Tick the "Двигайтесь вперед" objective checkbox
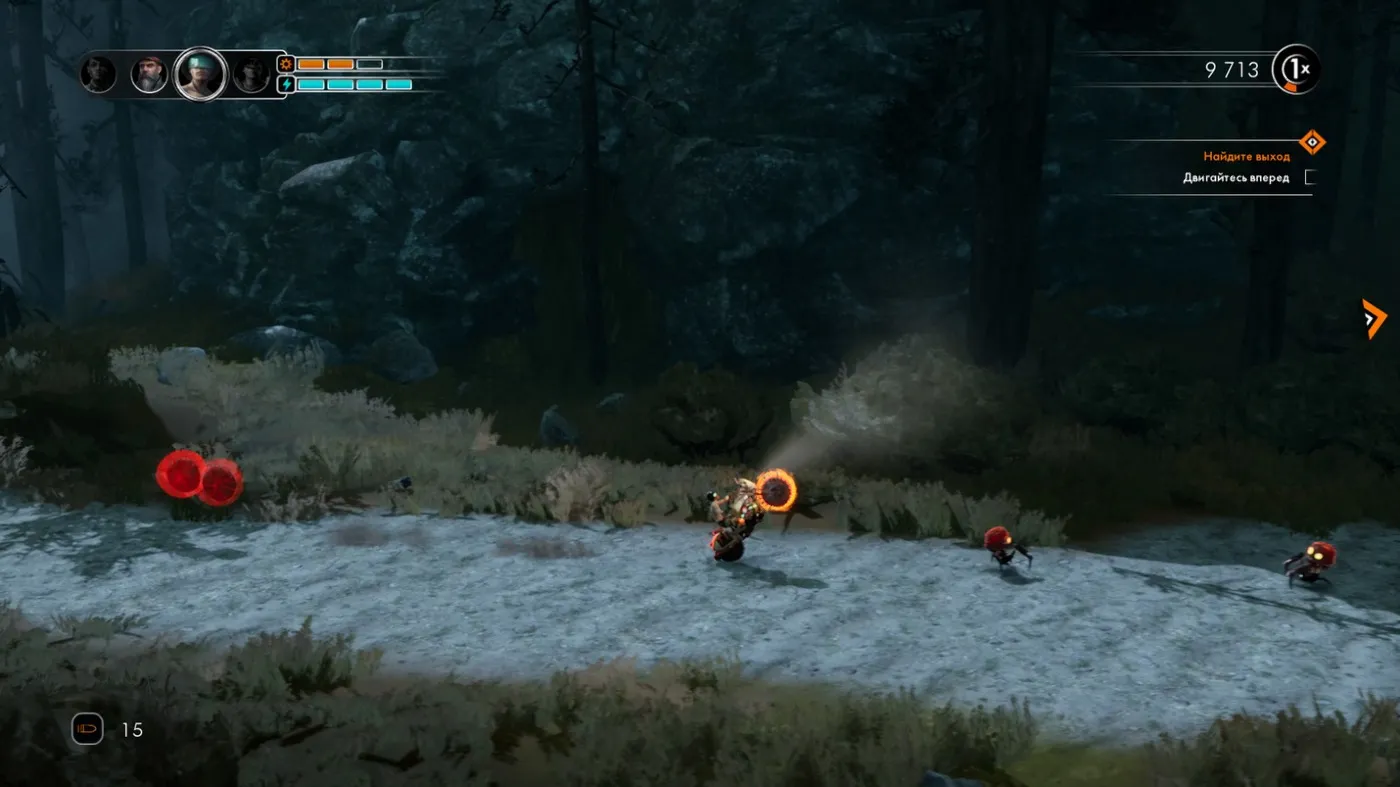This screenshot has width=1400, height=787. 1310,178
